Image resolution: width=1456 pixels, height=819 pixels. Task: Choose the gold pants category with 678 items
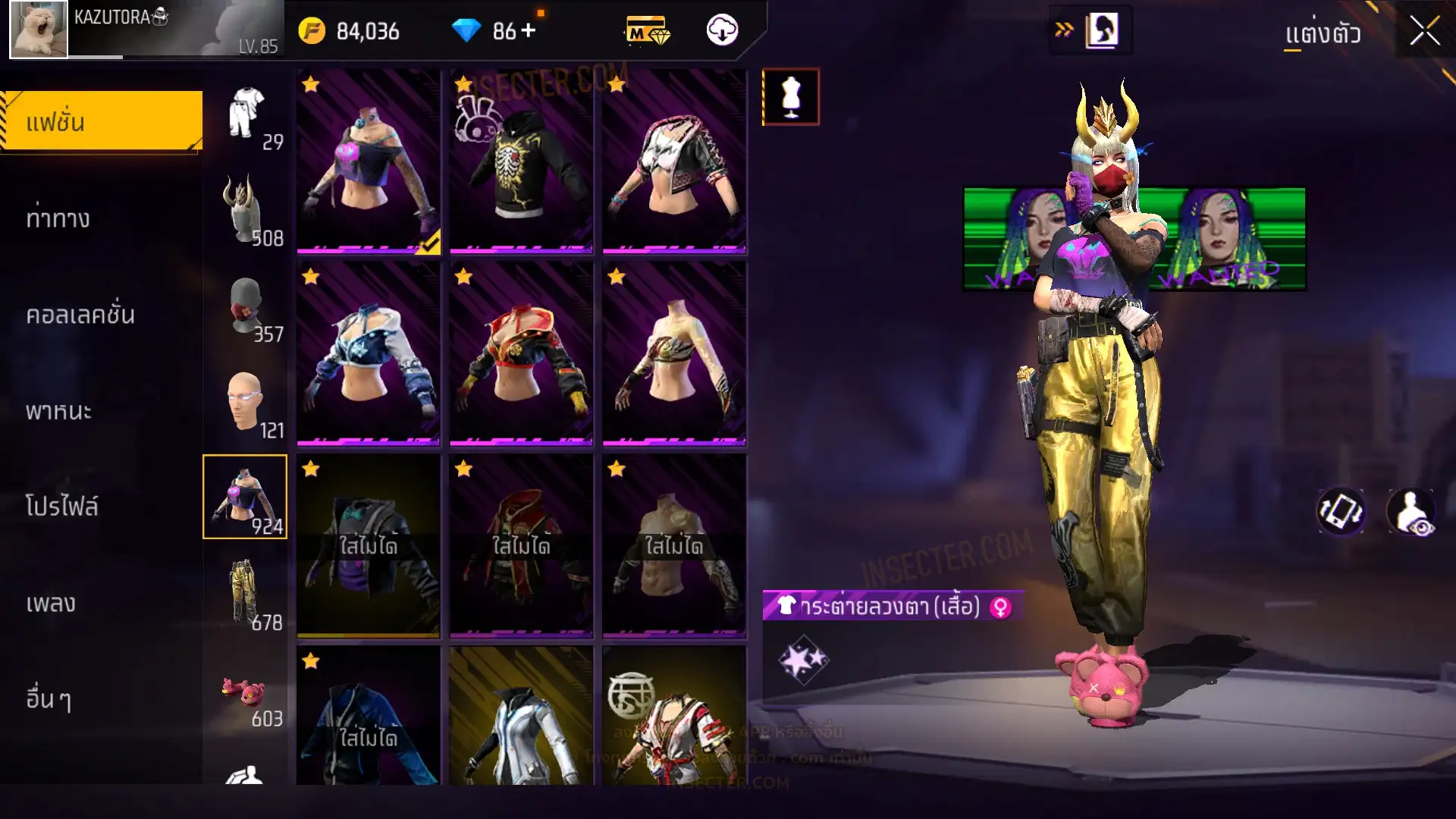[x=245, y=593]
